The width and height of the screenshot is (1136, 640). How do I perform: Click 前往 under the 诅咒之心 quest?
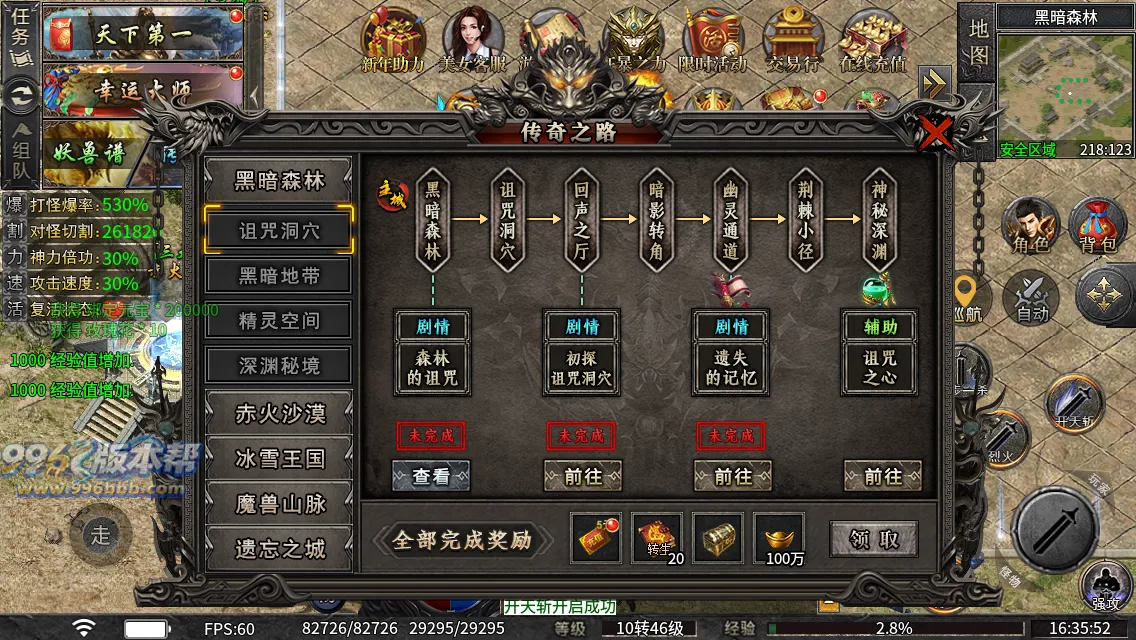point(882,477)
